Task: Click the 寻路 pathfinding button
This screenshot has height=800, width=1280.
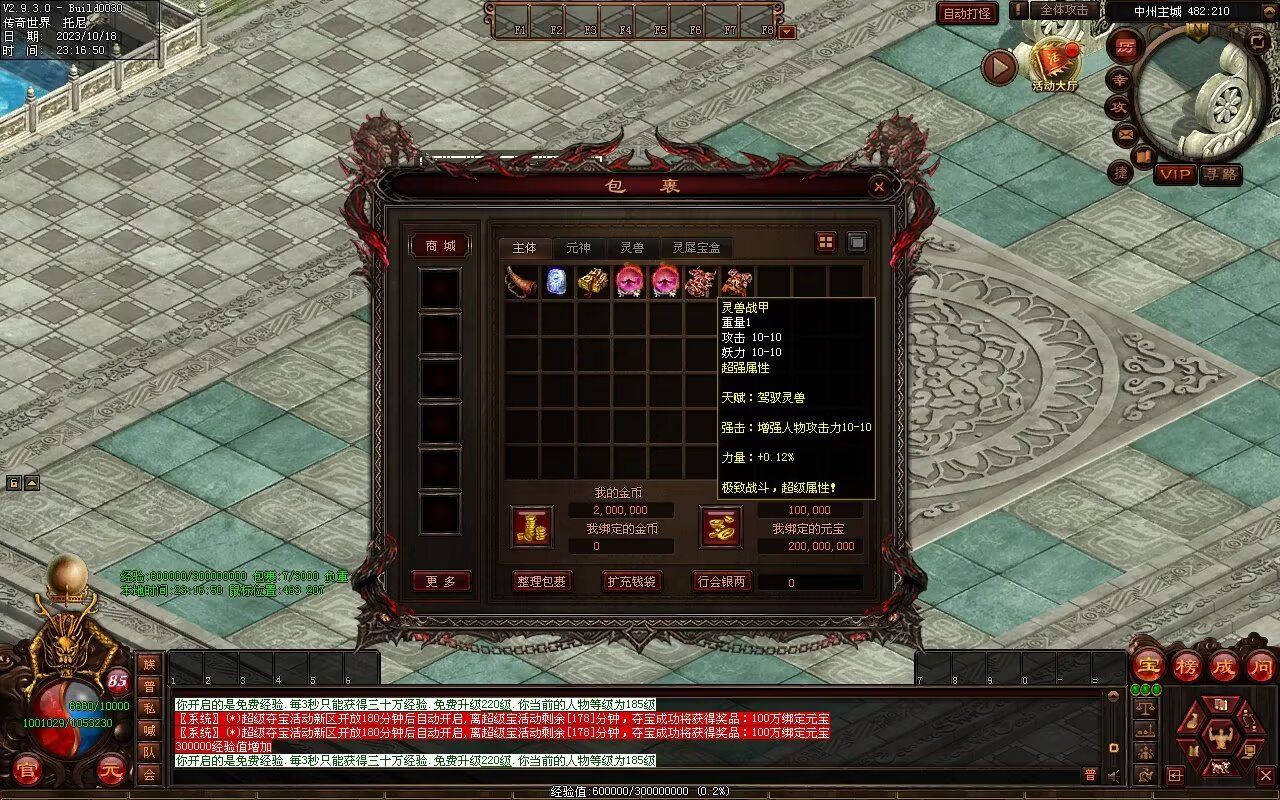Action: click(x=1220, y=174)
